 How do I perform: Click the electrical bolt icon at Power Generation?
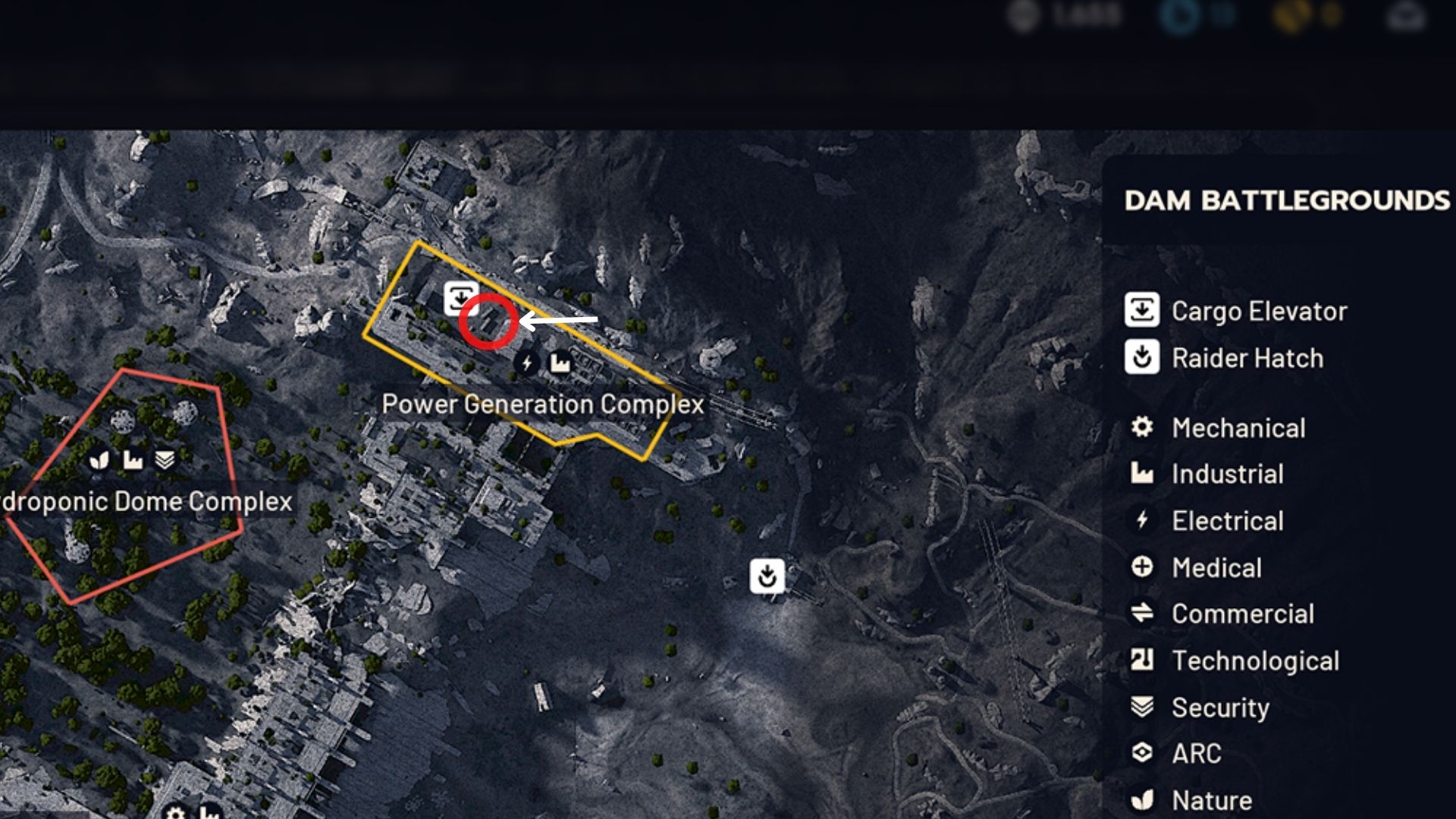(x=526, y=363)
